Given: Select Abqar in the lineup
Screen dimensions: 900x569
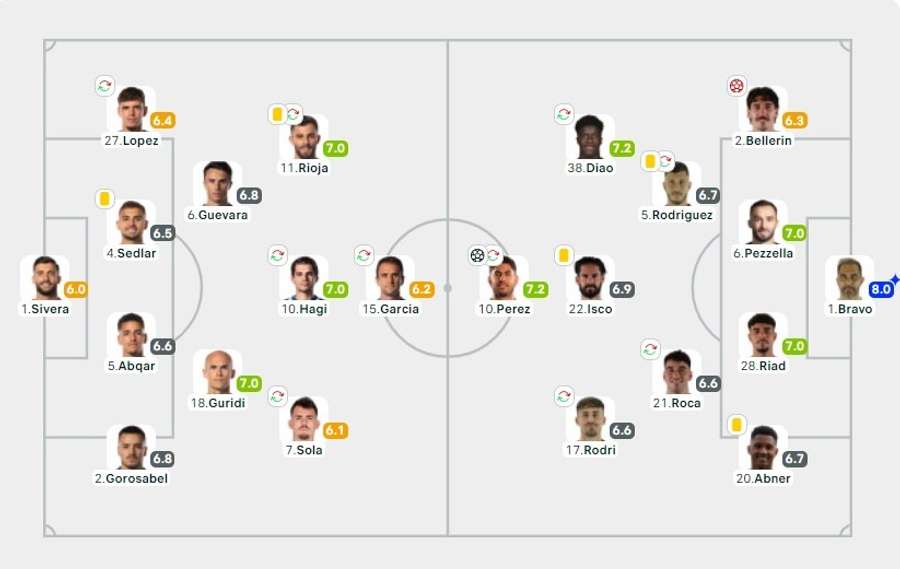Looking at the screenshot, I should [x=131, y=336].
